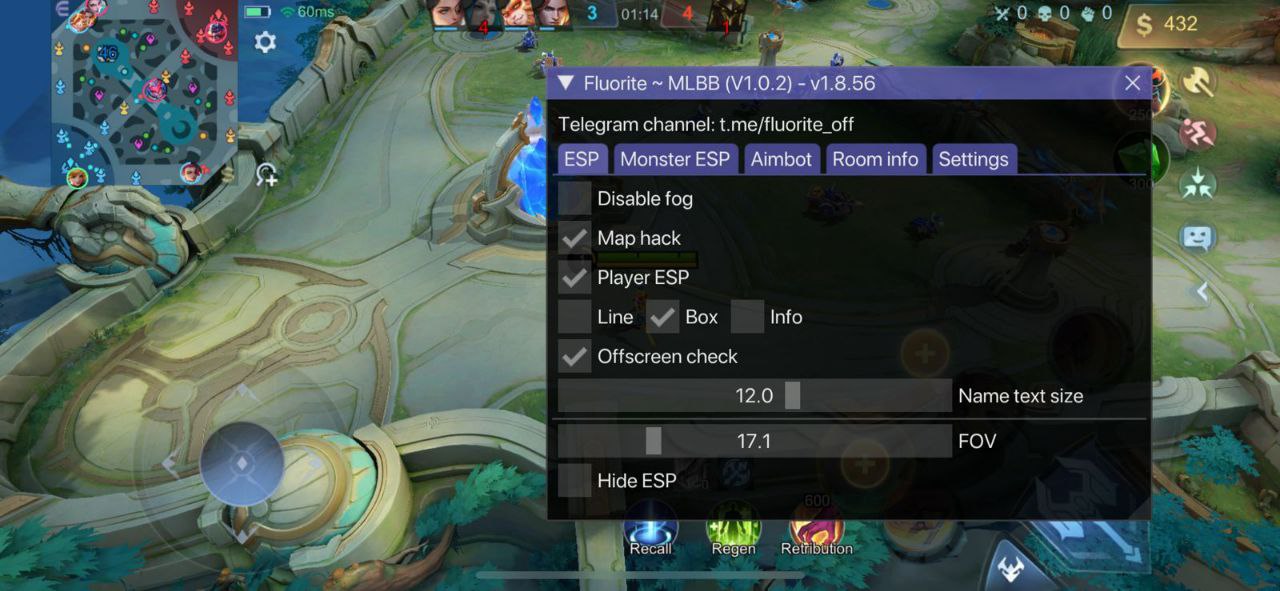Activate the Recall spell
This screenshot has width=1280, height=591.
(x=651, y=527)
